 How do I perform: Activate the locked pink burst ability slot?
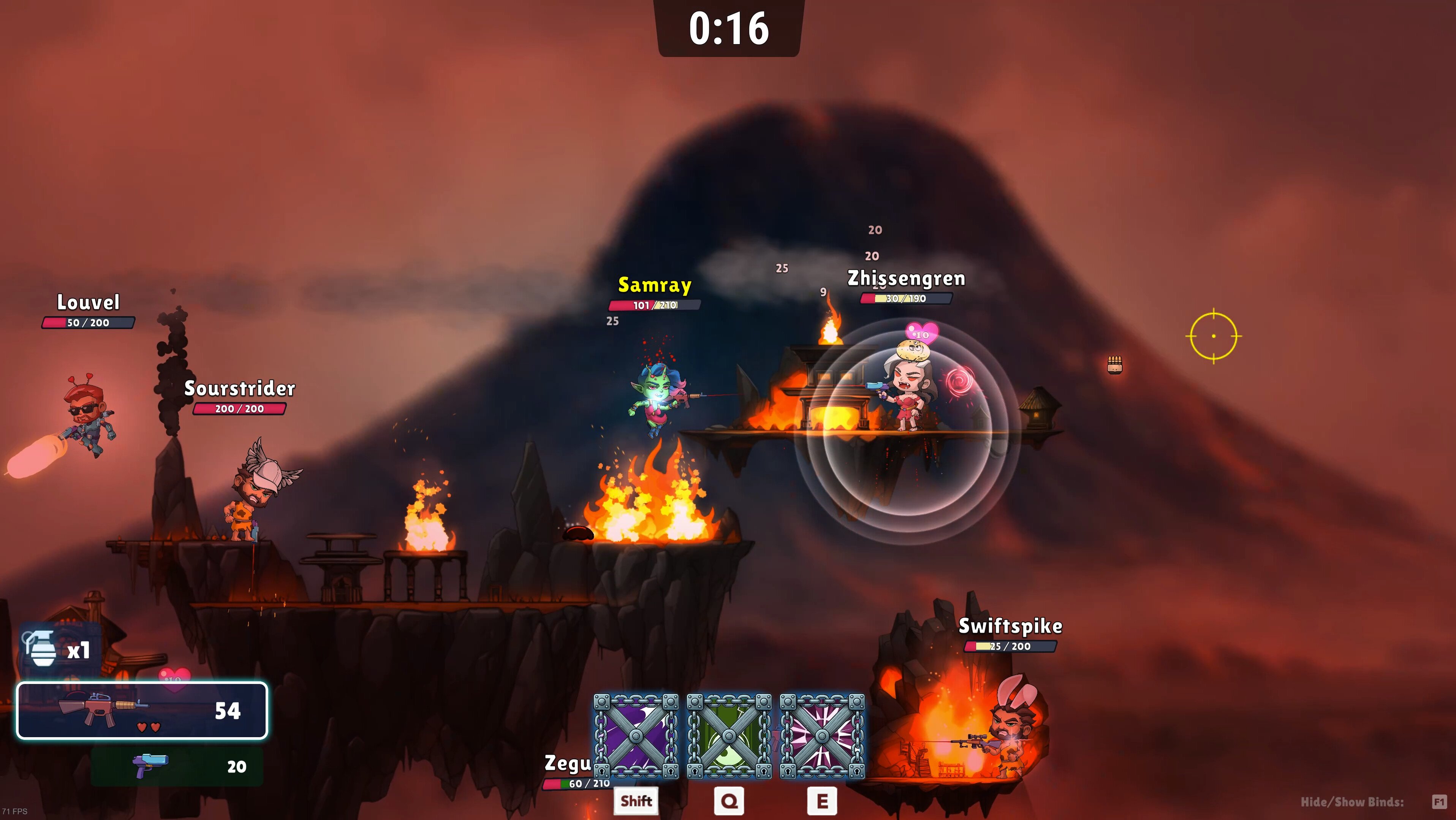[x=822, y=736]
